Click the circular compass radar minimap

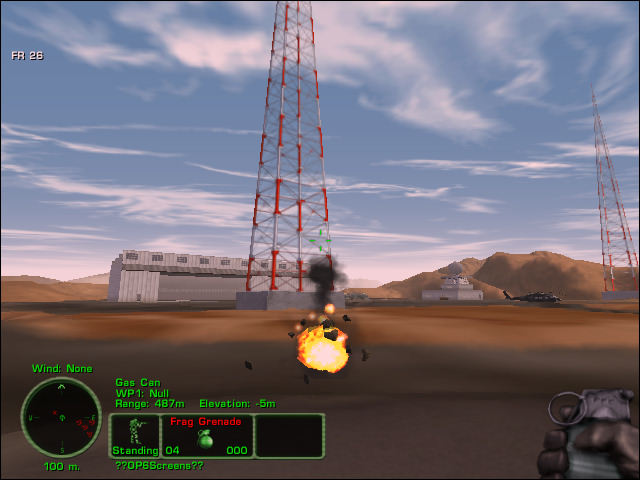point(61,417)
